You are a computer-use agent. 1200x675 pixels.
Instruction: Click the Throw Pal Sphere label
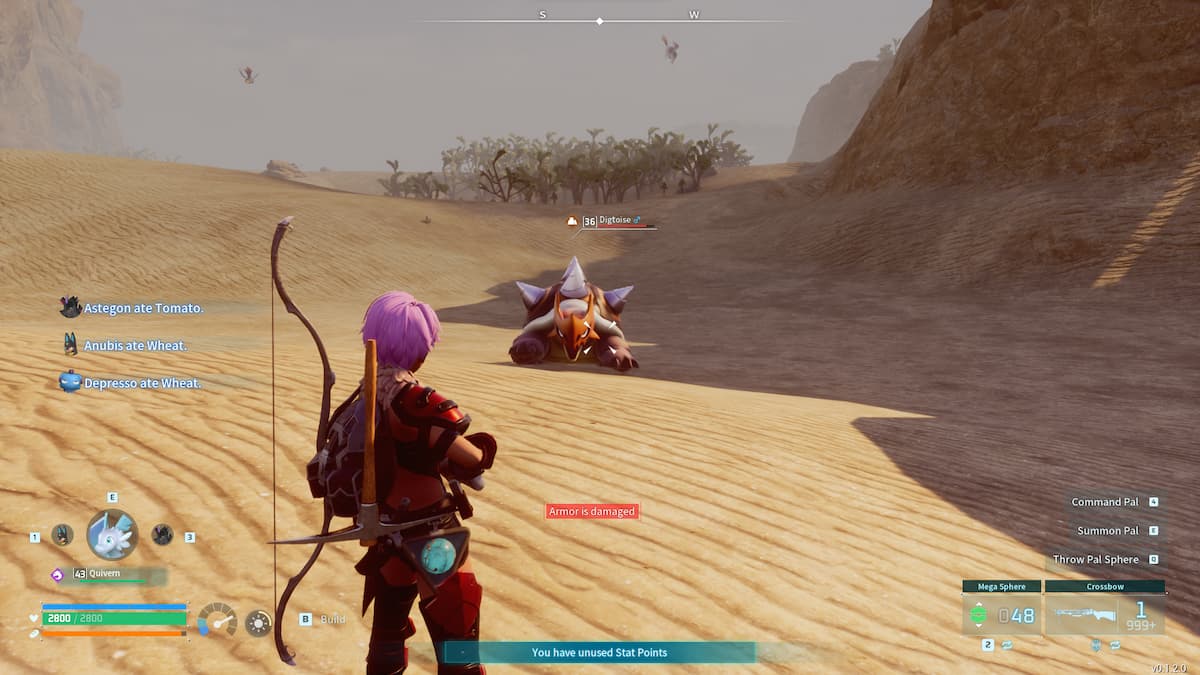pyautogui.click(x=1095, y=560)
